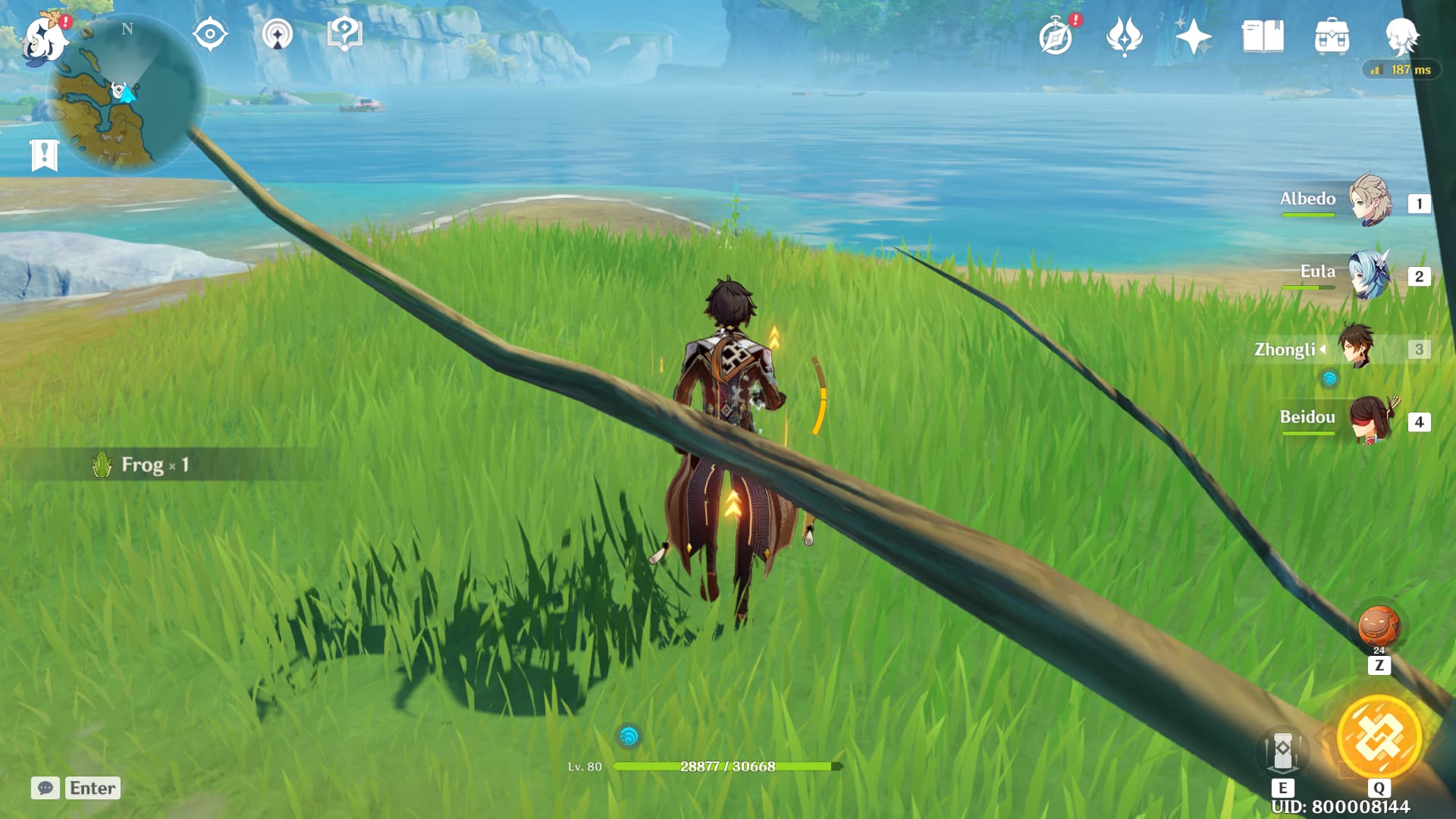Unleash Zhongli's golden elemental burst
The width and height of the screenshot is (1456, 819).
point(1379,737)
